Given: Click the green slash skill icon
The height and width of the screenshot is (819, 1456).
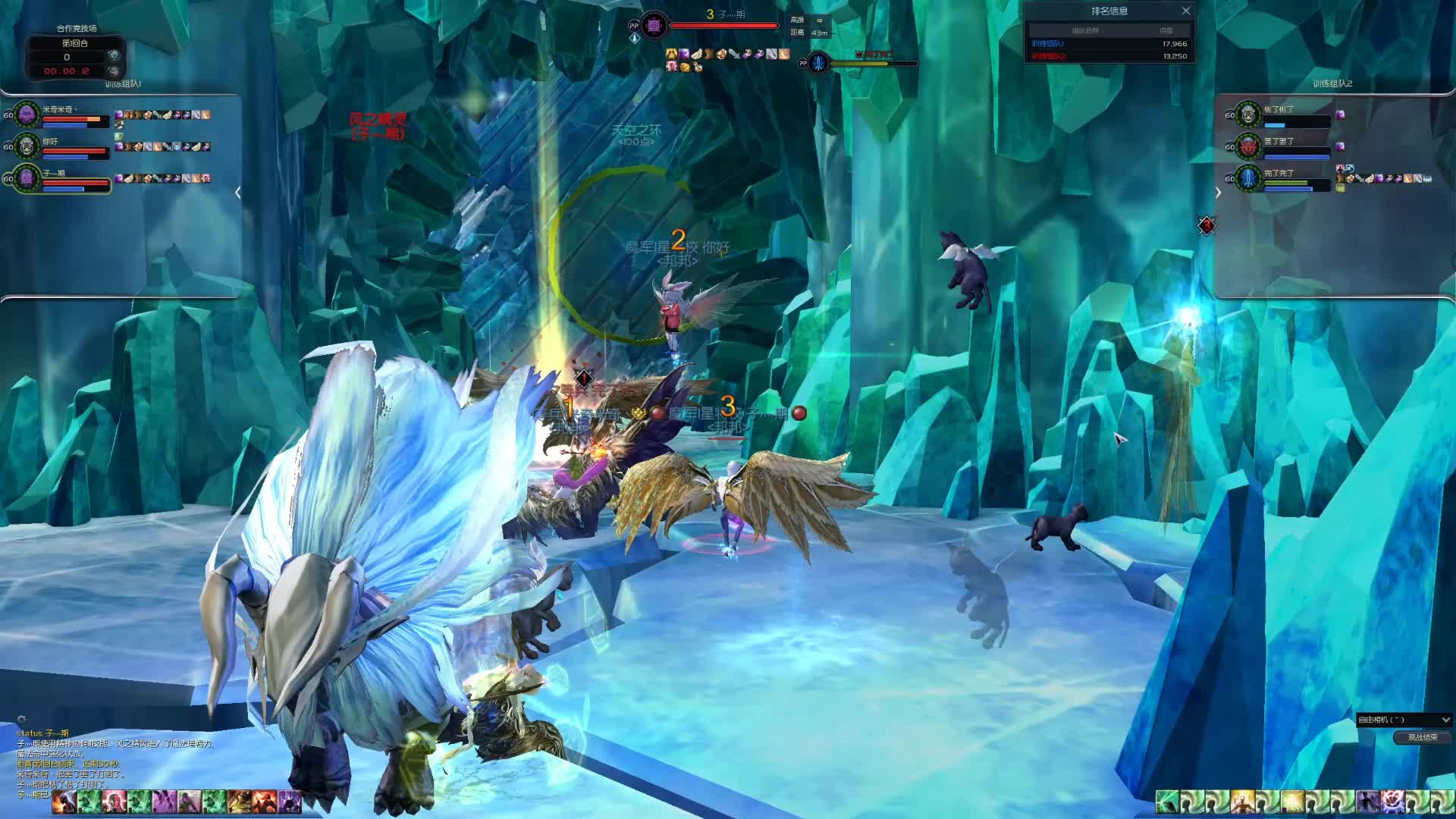Looking at the screenshot, I should coord(1167,802).
